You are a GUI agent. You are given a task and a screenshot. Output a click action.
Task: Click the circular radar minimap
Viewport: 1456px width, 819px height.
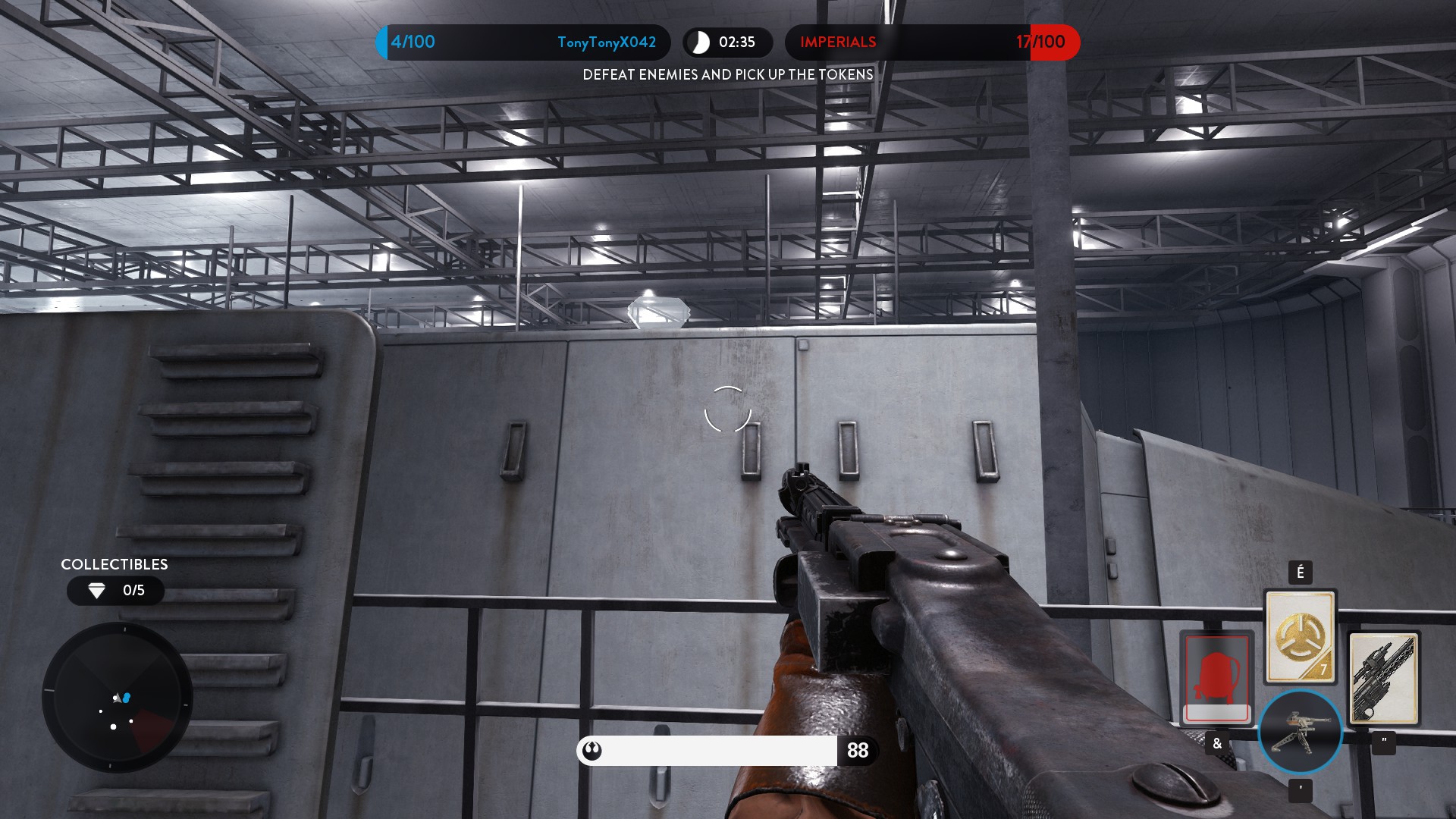point(117,697)
